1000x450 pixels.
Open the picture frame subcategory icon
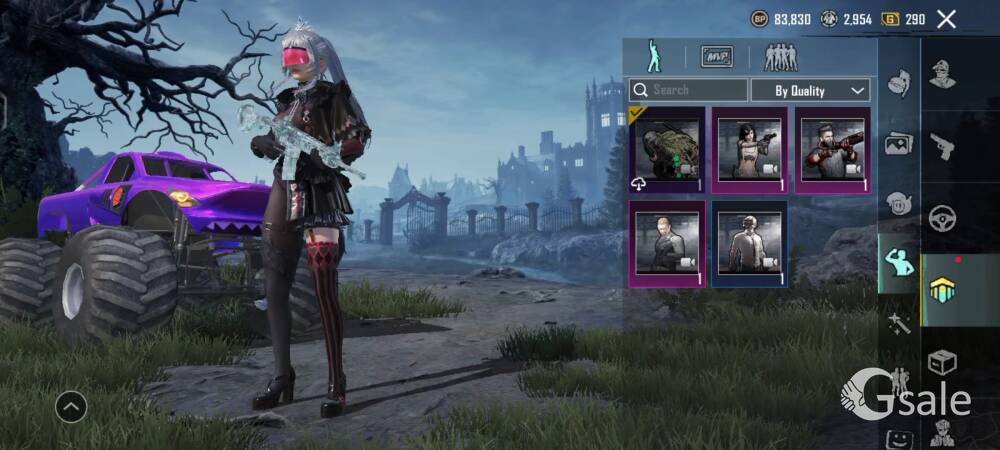pyautogui.click(x=899, y=144)
